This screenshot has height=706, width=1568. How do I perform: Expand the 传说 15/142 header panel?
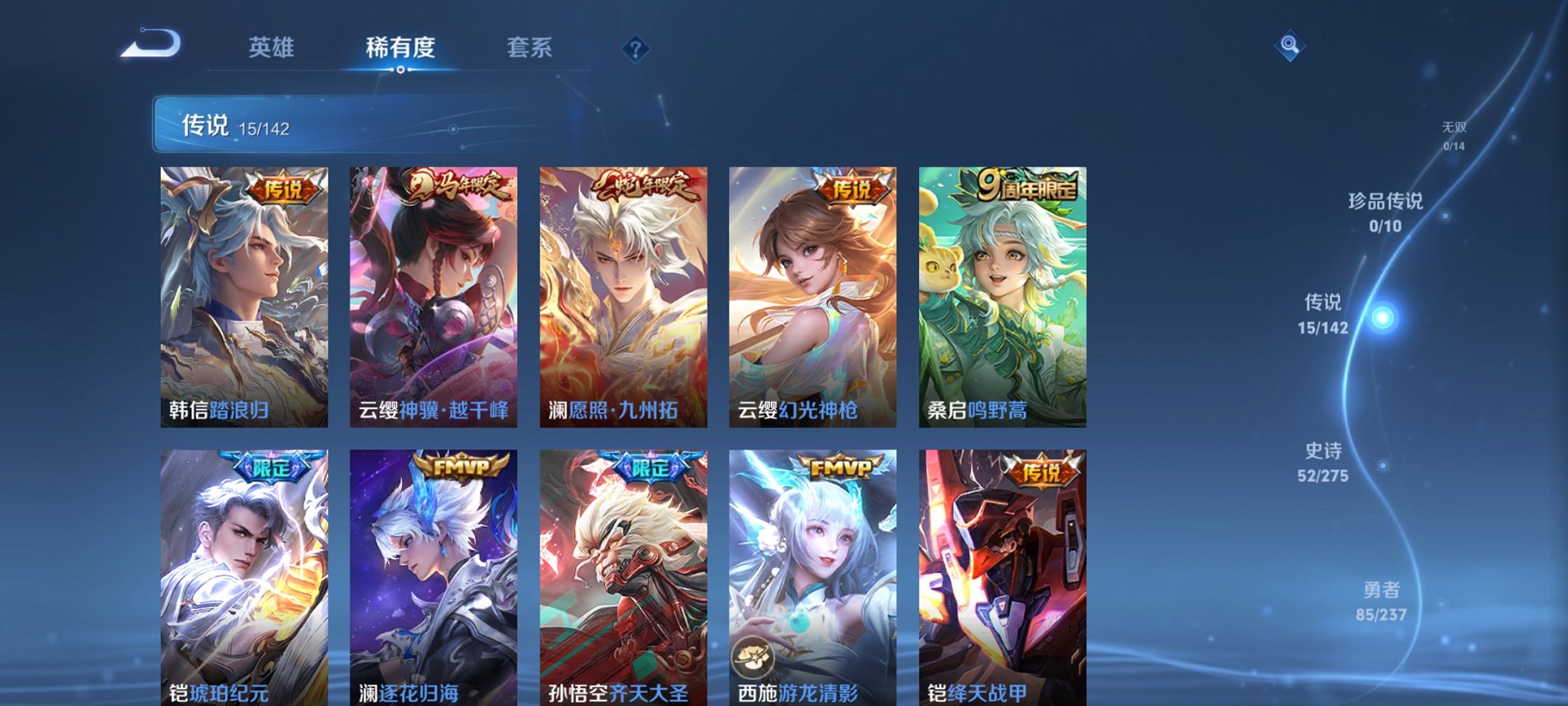tap(307, 123)
